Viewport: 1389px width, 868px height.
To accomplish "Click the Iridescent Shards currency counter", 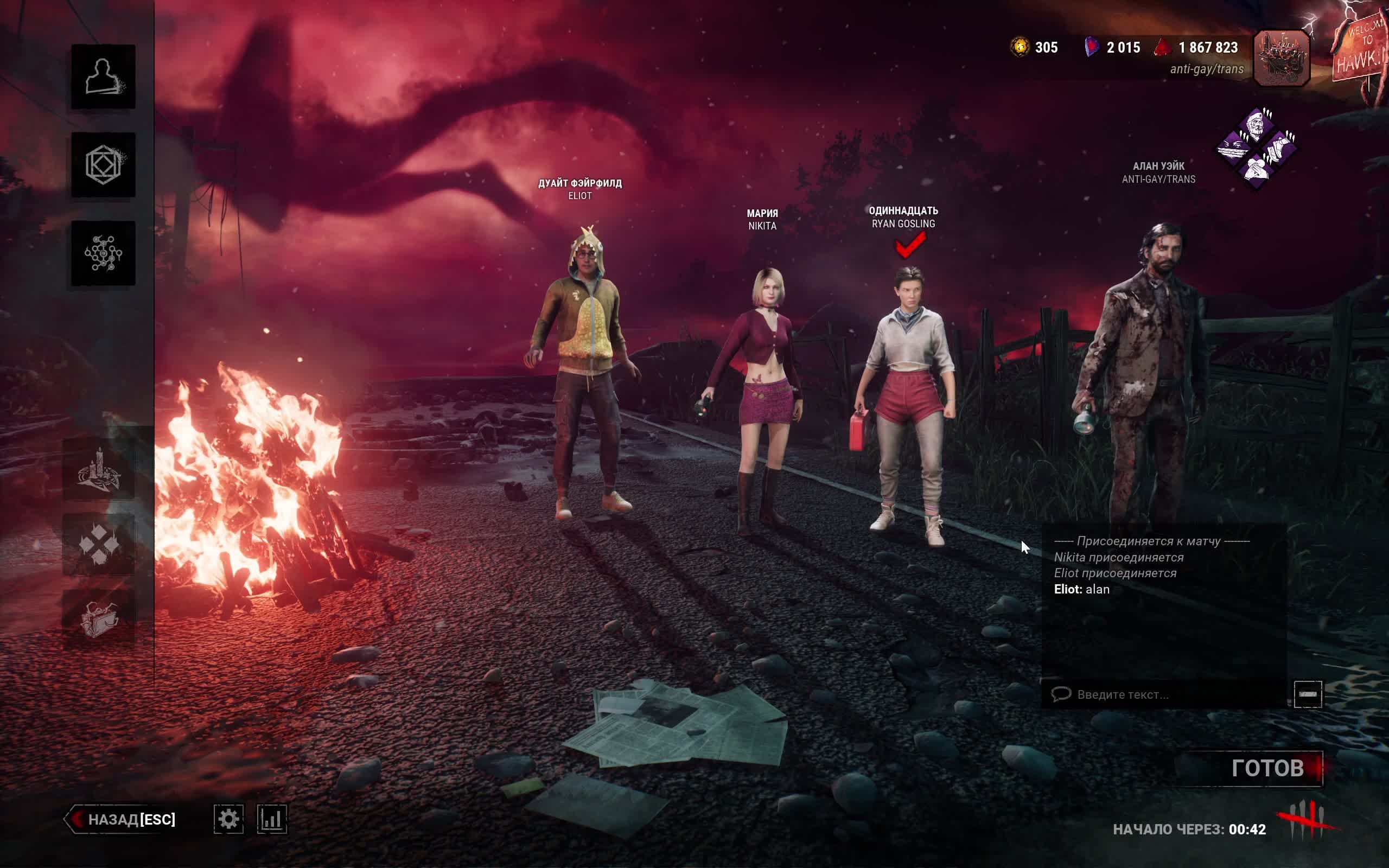I will [1112, 48].
